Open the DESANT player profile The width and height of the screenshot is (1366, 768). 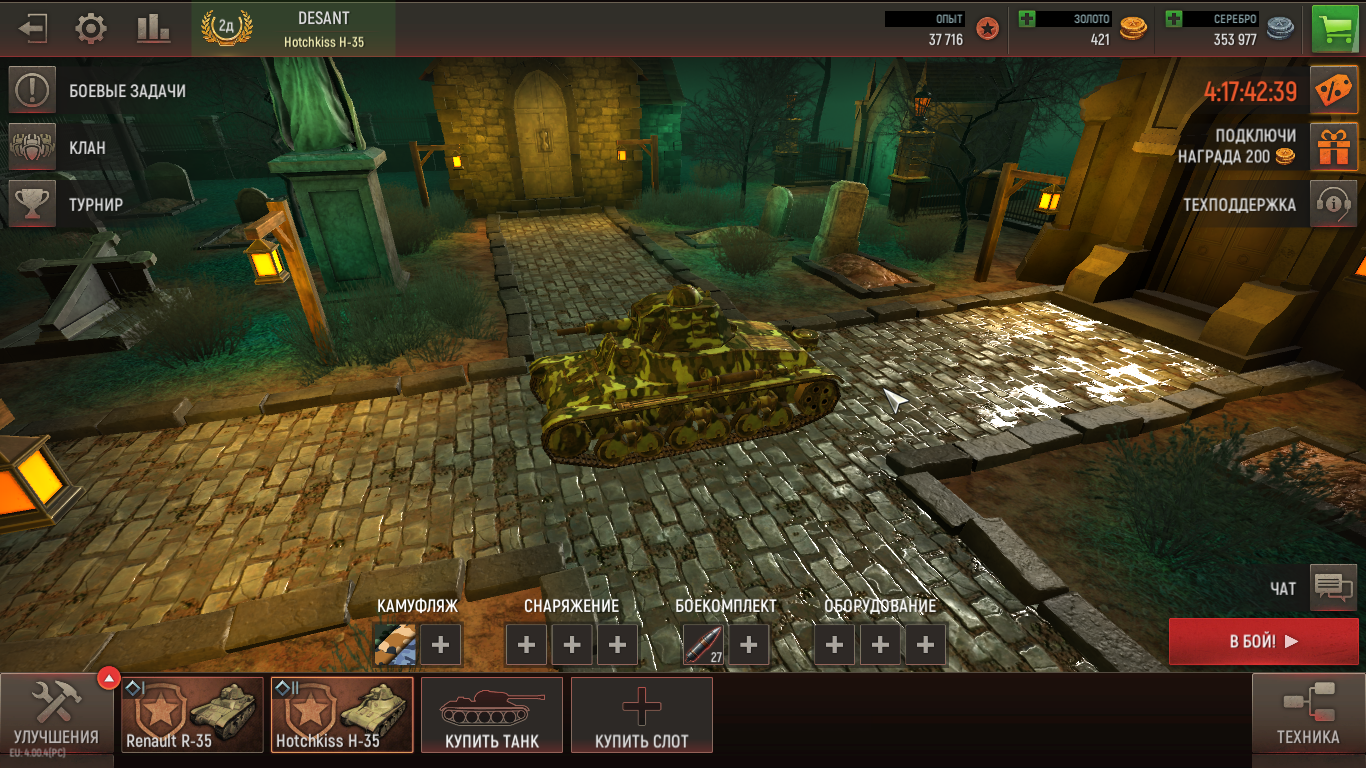pos(294,28)
